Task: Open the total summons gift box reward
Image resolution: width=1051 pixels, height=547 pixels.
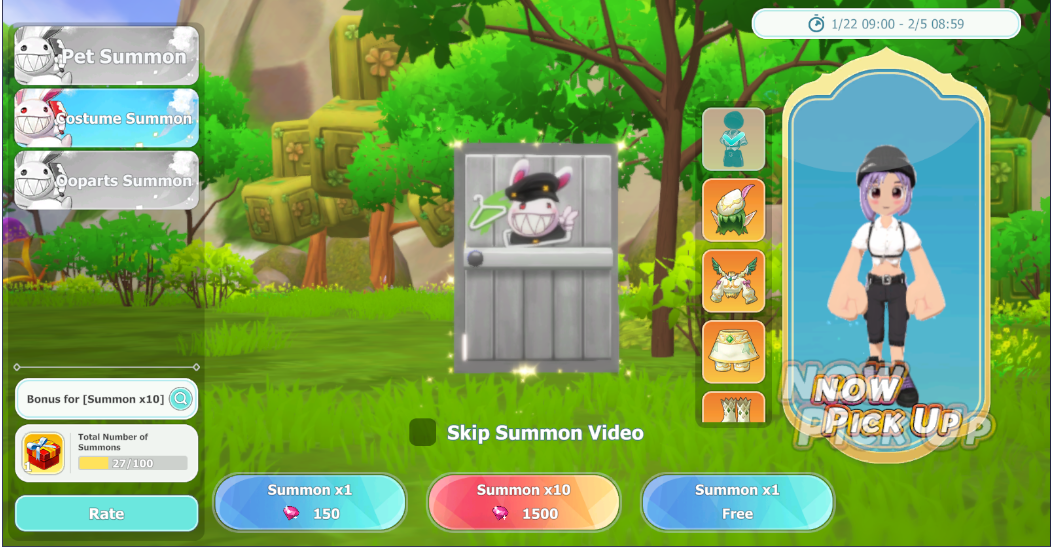Action: tap(44, 453)
